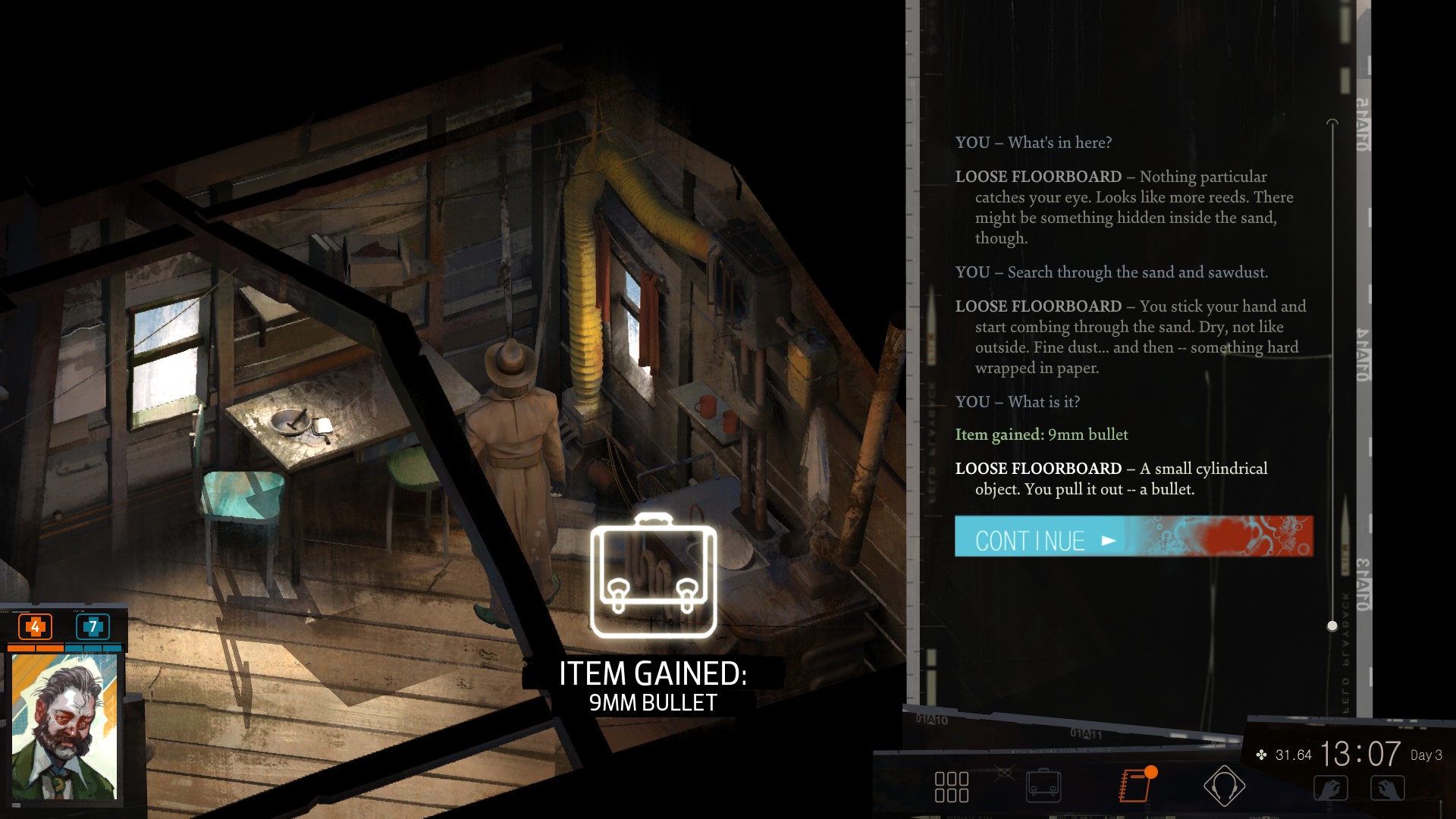Viewport: 1456px width, 819px height.
Task: Use the blue morale healing button
Action: pyautogui.click(x=93, y=626)
